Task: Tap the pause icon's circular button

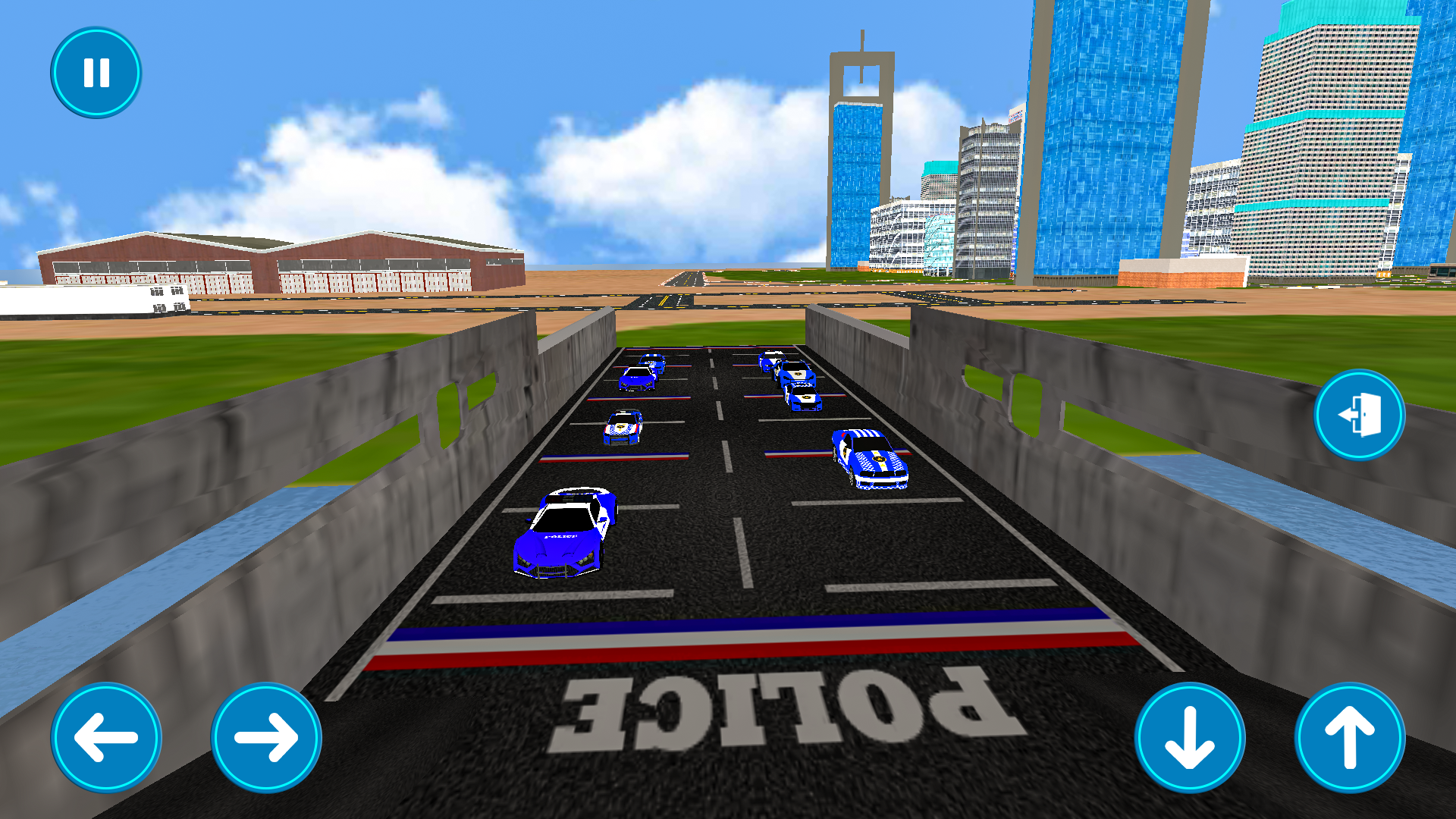Action: point(95,72)
